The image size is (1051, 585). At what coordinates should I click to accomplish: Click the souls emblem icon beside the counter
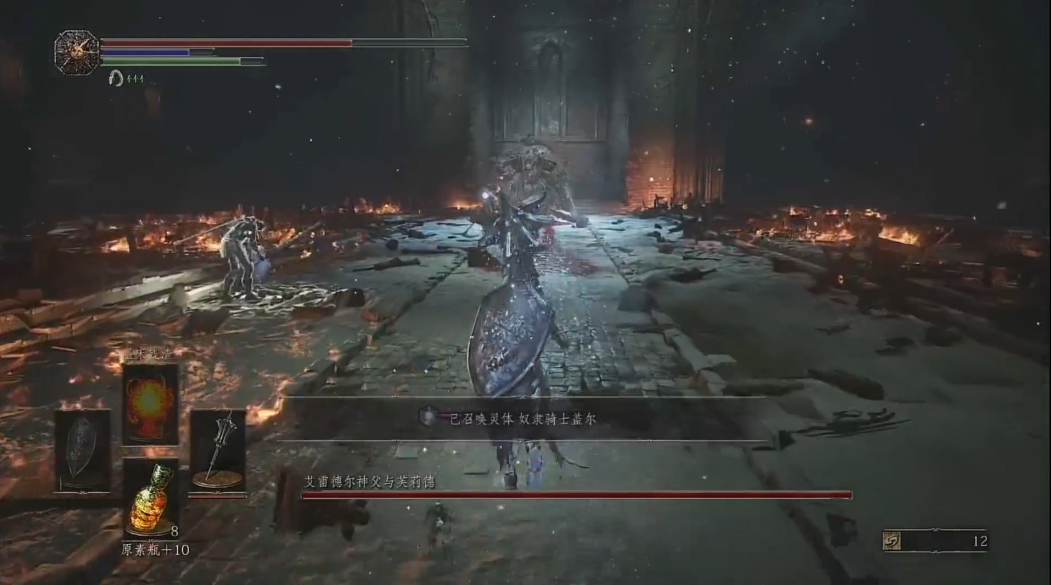[x=891, y=541]
